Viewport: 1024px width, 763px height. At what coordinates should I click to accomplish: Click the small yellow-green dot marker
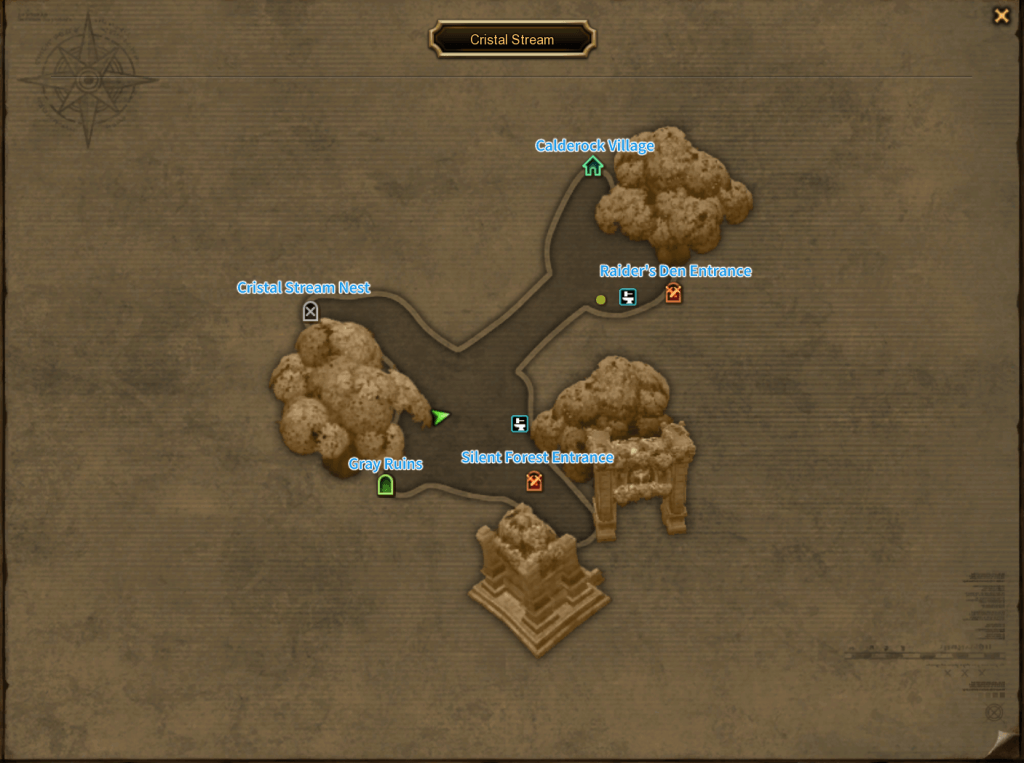click(601, 299)
